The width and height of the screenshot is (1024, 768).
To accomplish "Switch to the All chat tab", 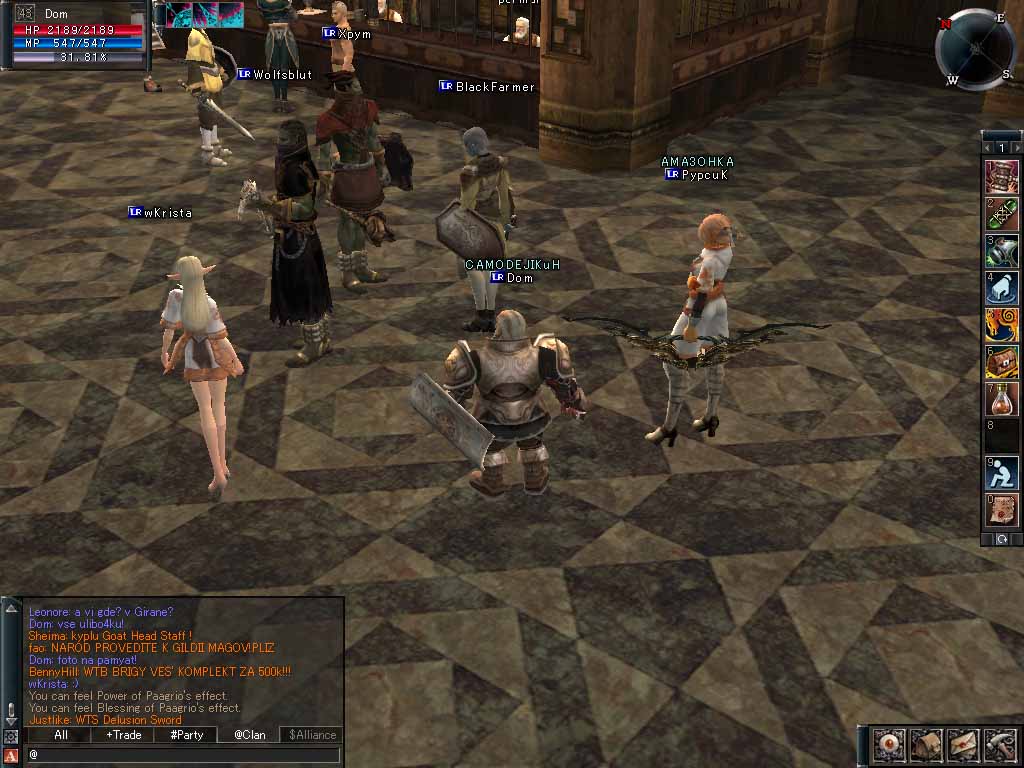I will coord(60,735).
